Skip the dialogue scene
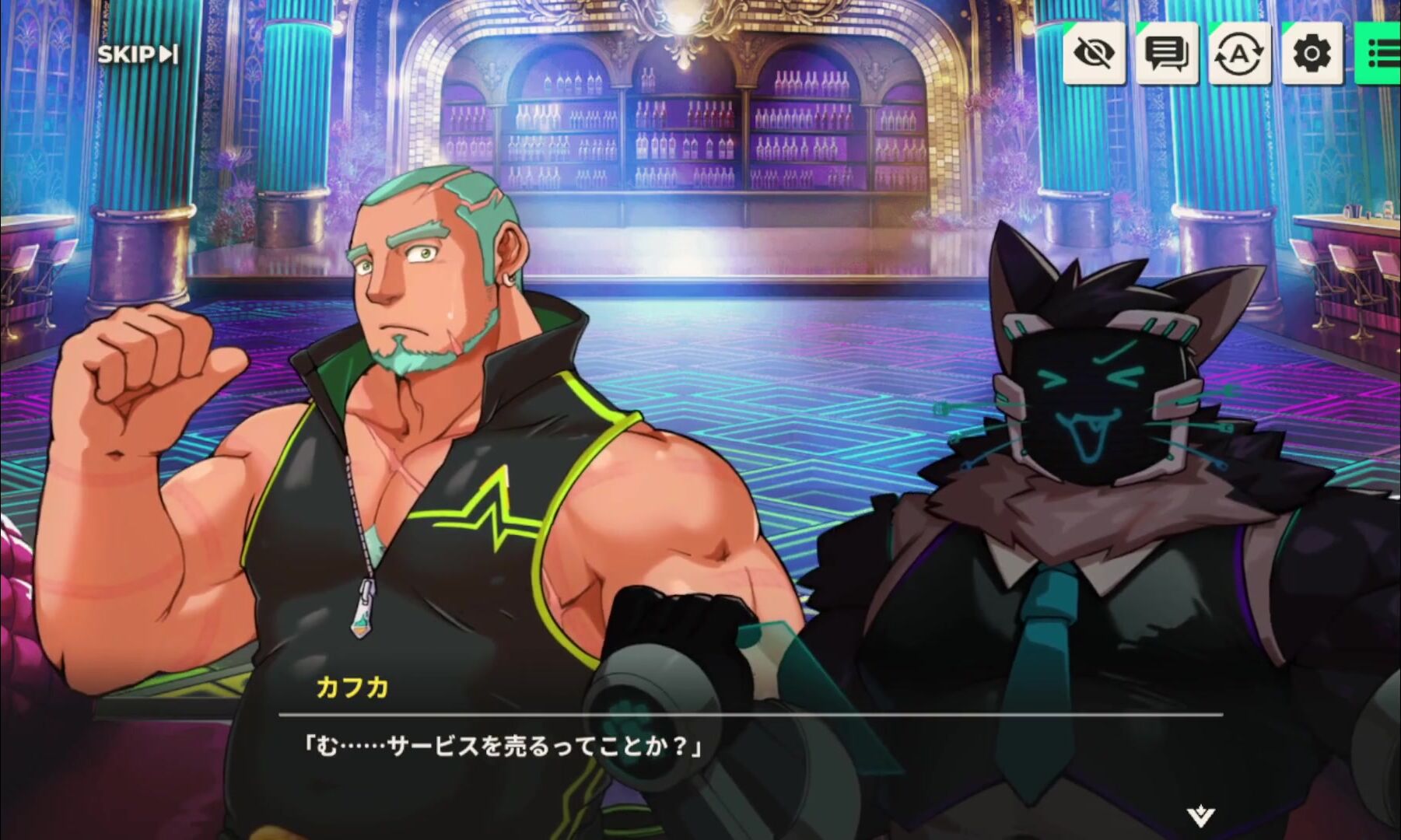1401x840 pixels. pyautogui.click(x=137, y=54)
